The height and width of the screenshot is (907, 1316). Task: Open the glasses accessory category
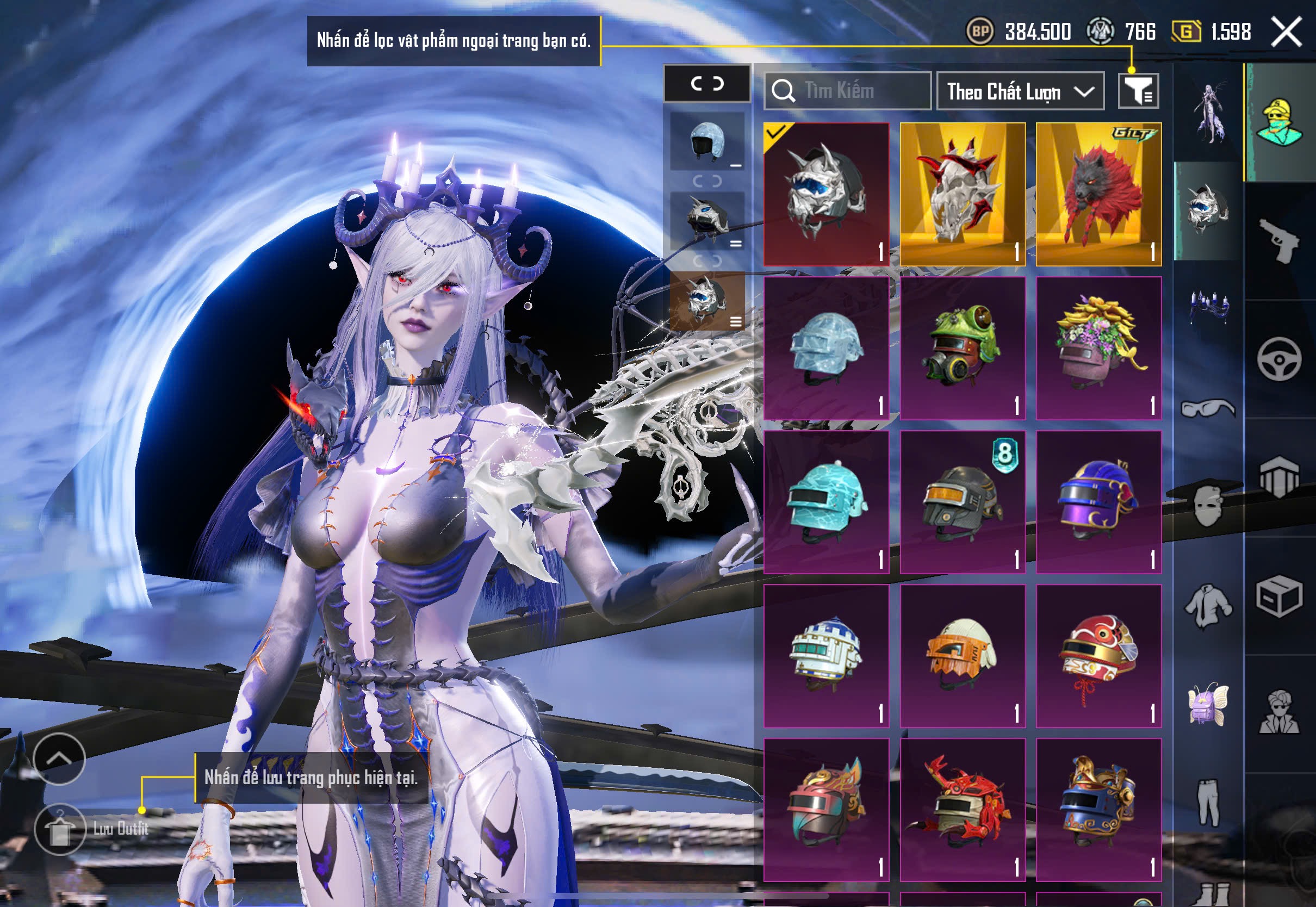[1208, 408]
